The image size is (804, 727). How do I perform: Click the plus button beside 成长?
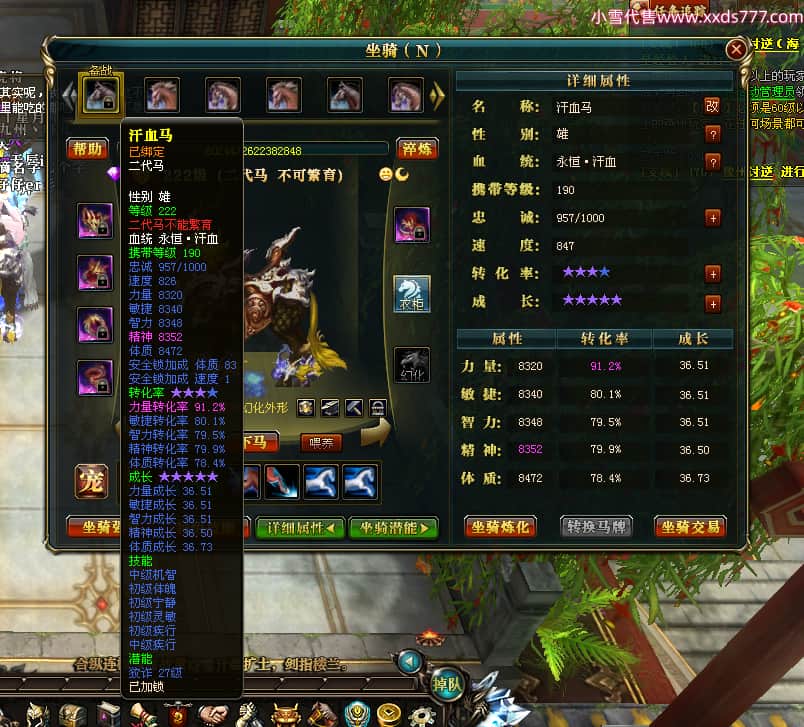712,302
